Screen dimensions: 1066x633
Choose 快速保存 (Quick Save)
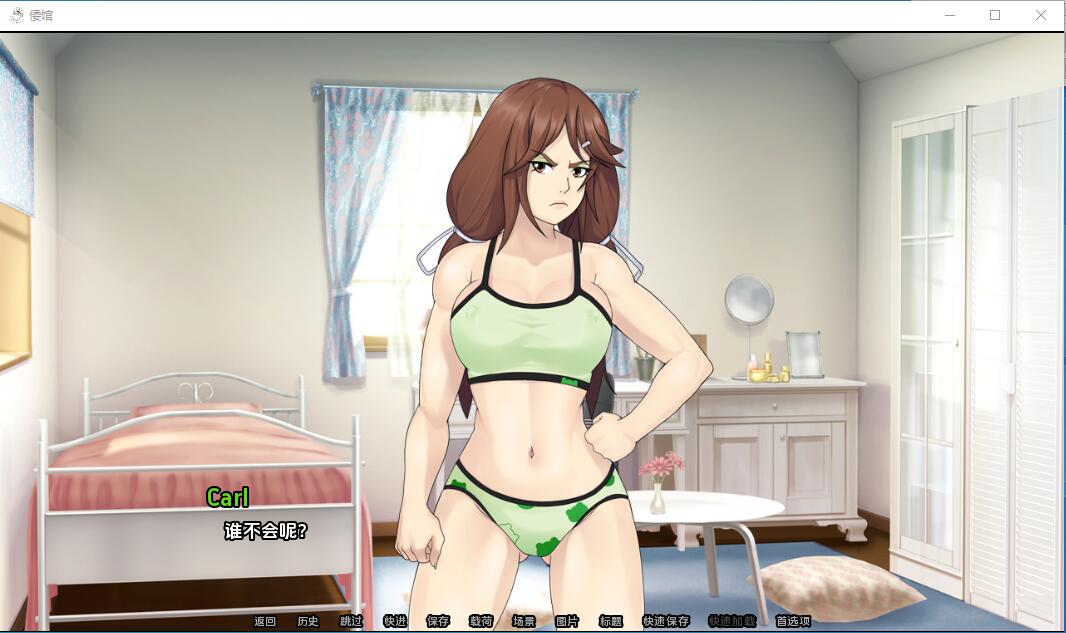(666, 621)
